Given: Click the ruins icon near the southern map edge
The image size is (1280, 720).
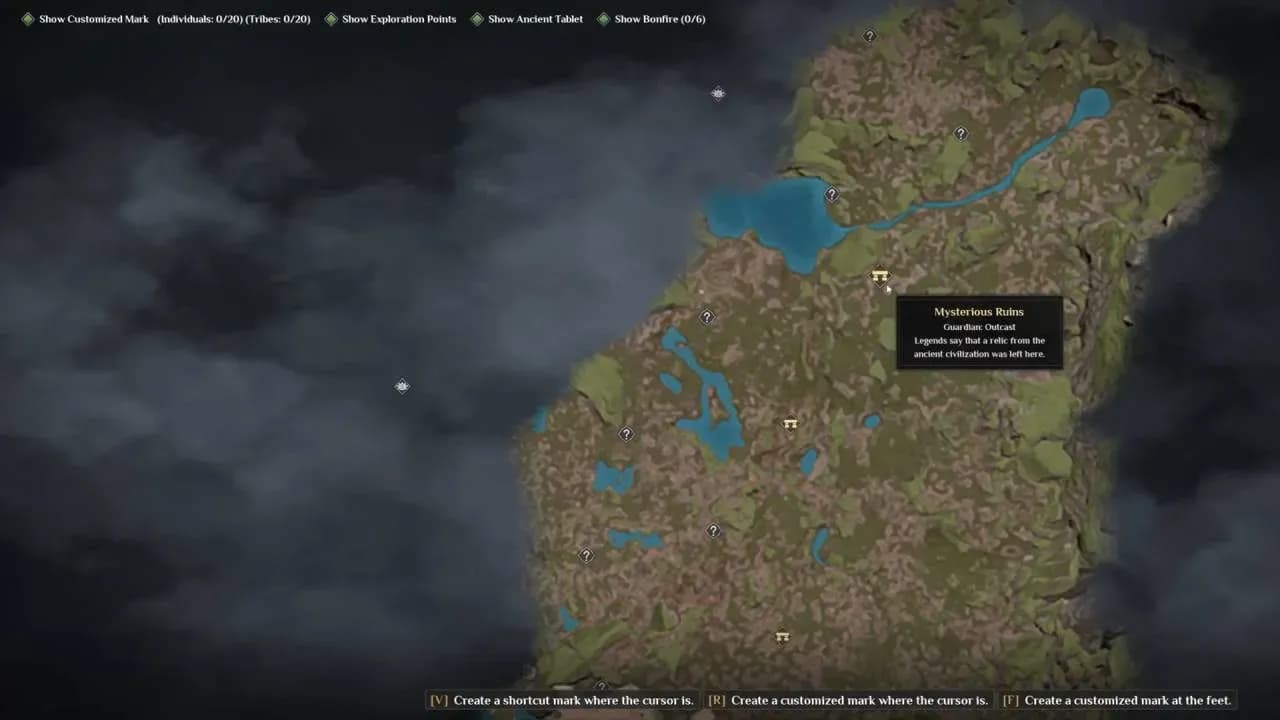Looking at the screenshot, I should 783,637.
